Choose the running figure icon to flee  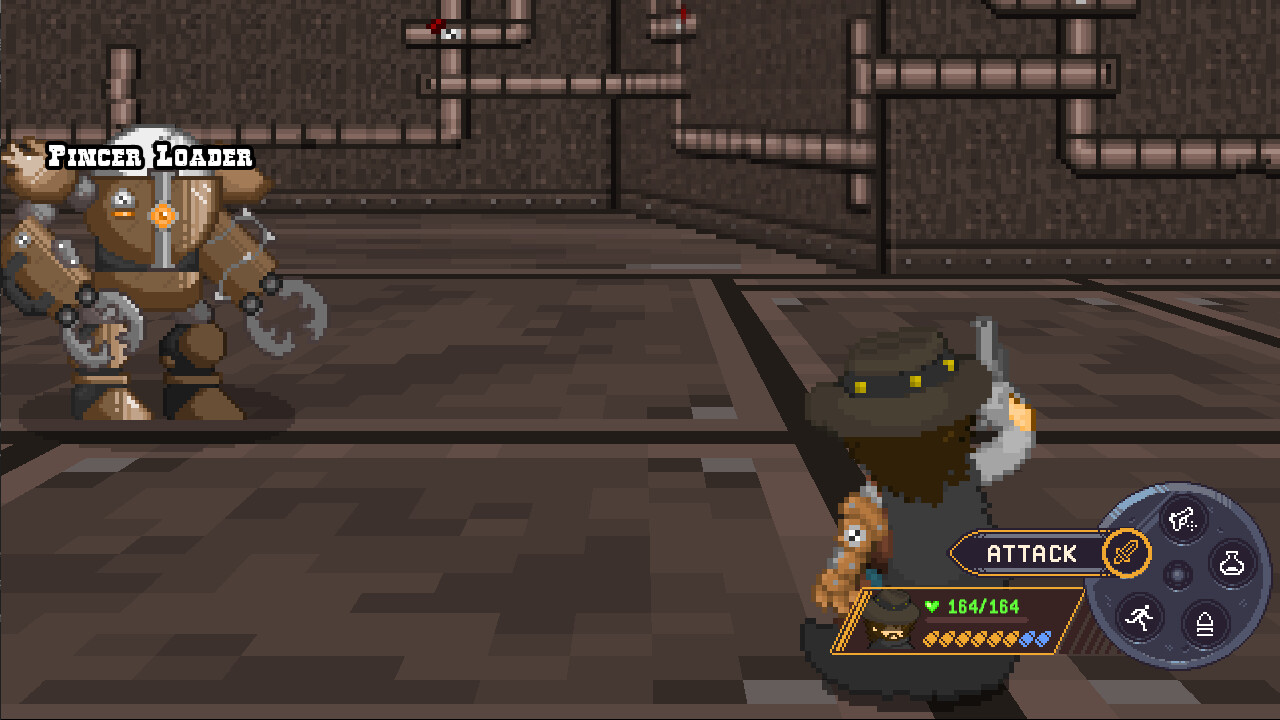[1137, 617]
